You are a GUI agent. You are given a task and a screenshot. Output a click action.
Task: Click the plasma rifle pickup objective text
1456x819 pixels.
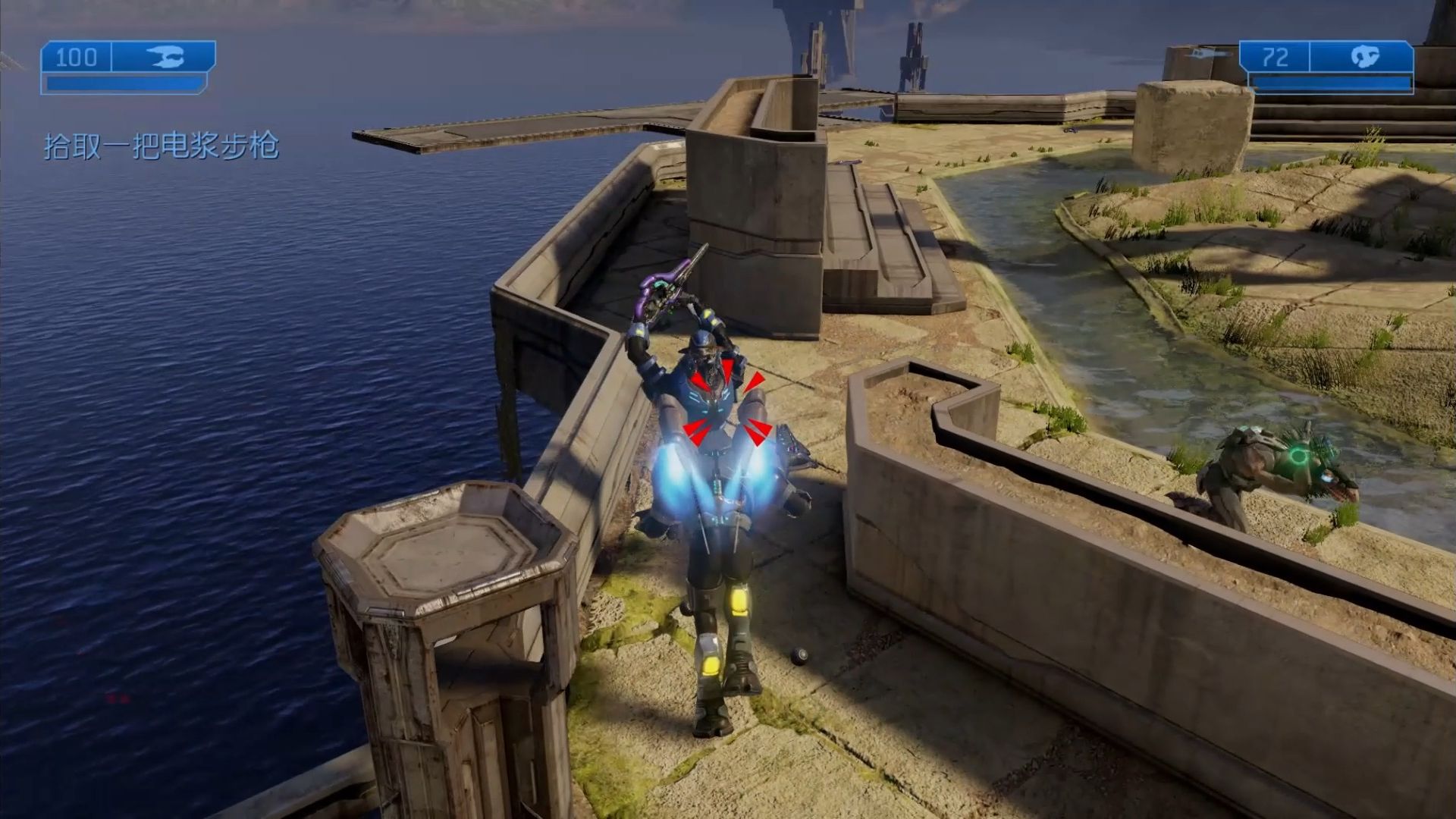162,146
